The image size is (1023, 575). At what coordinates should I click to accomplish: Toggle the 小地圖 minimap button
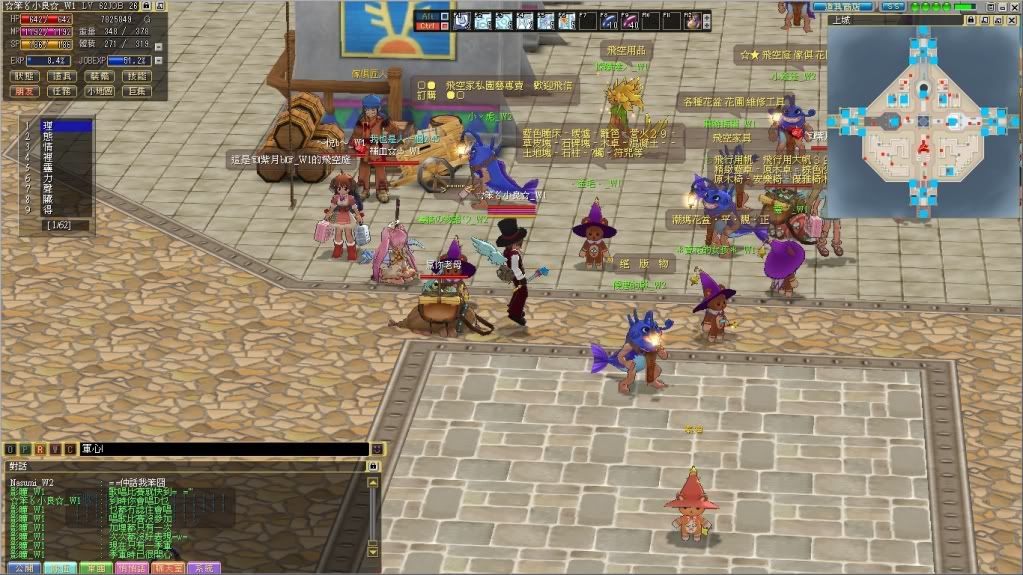click(x=99, y=91)
